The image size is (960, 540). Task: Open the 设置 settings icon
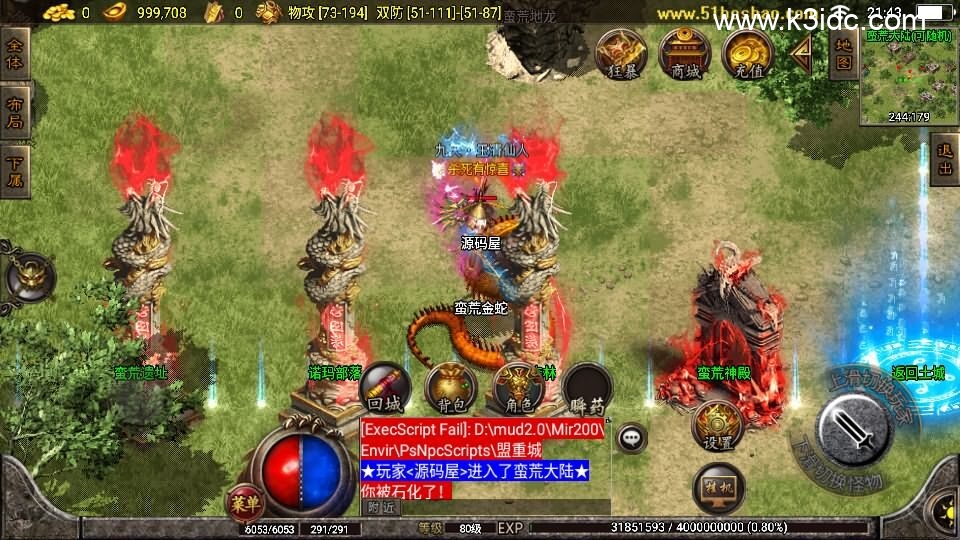coord(716,425)
